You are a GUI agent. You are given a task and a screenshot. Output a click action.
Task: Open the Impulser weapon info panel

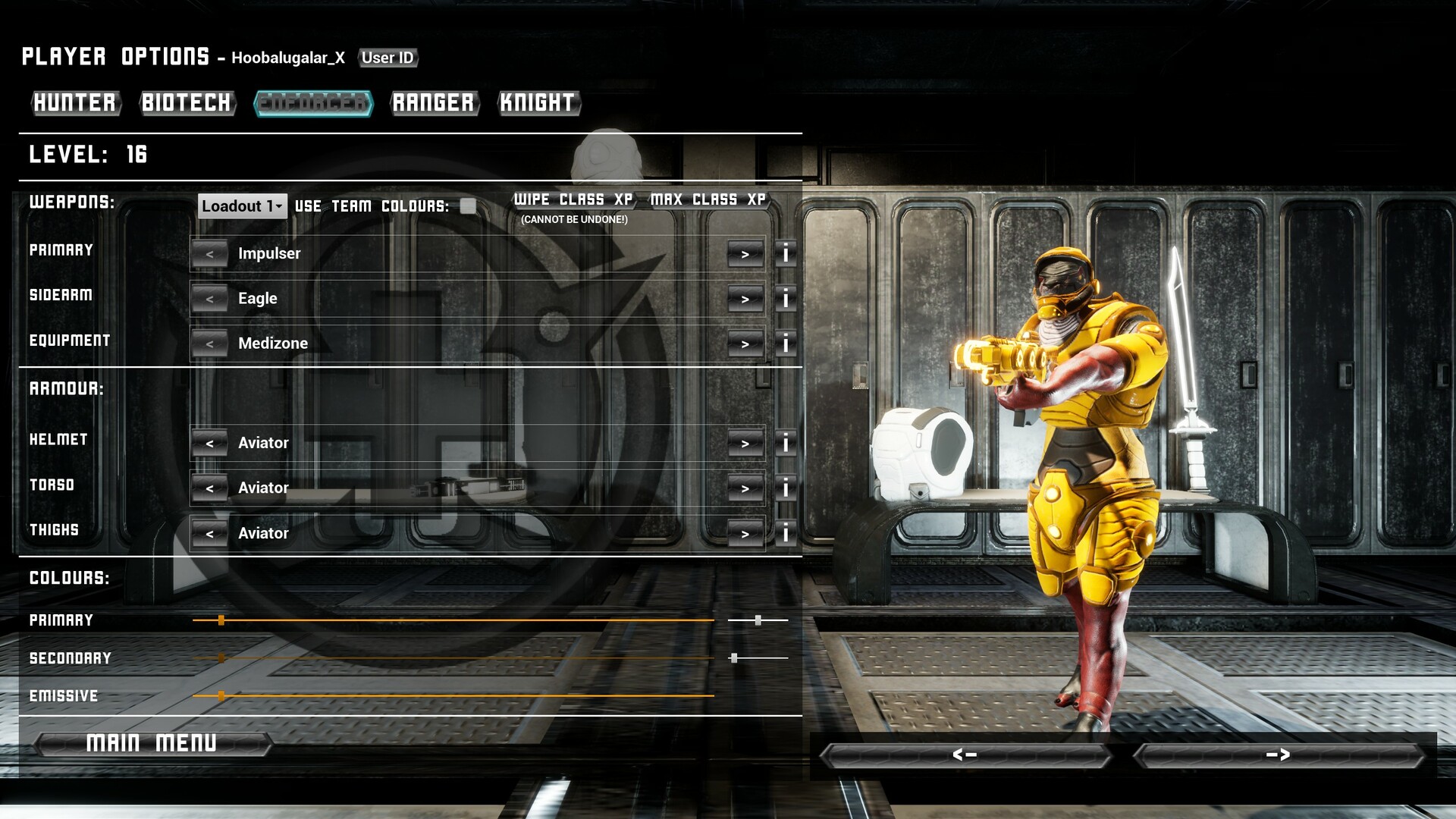point(786,254)
